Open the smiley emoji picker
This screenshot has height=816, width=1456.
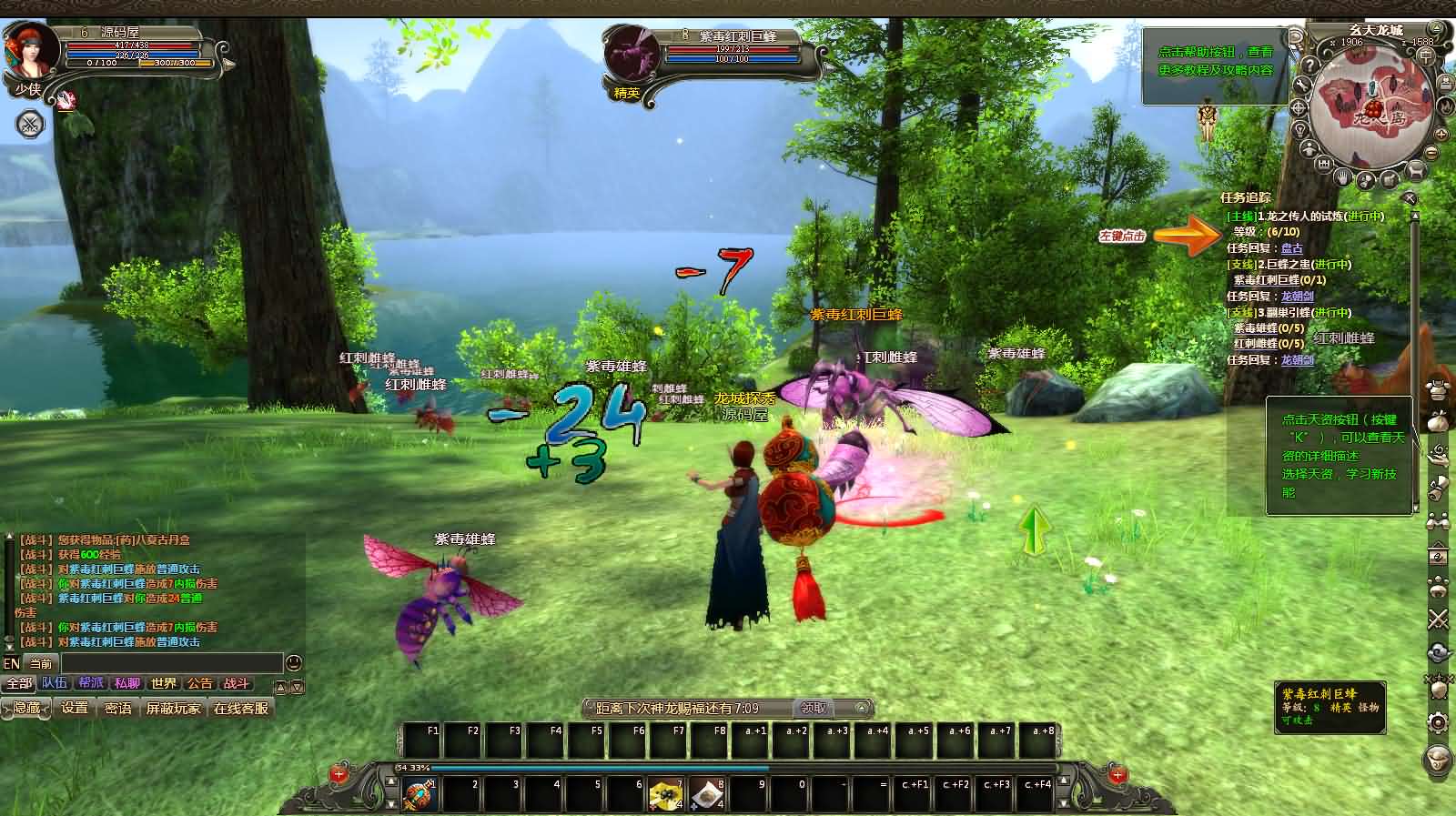pos(294,663)
